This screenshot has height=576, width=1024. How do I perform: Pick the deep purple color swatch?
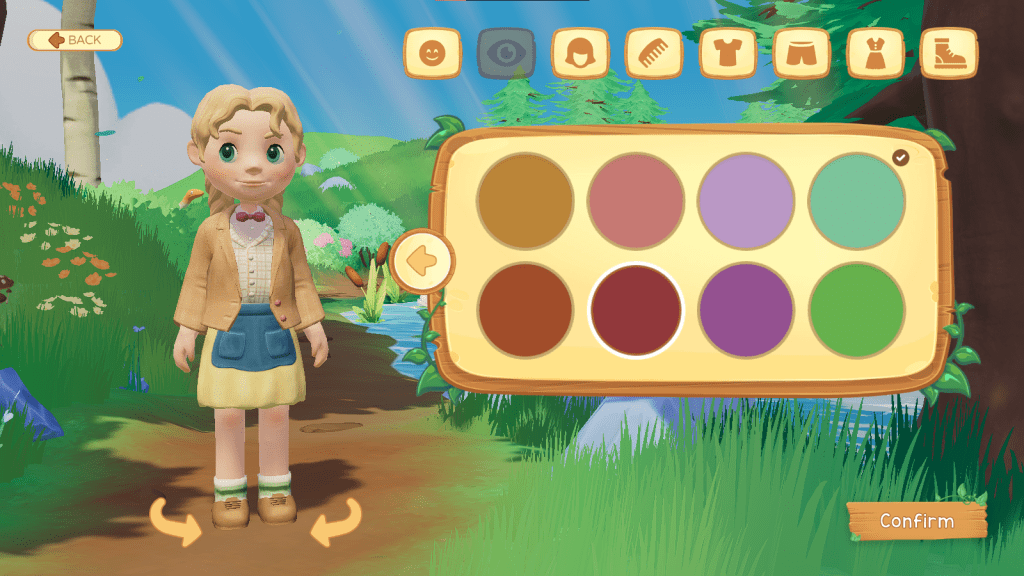pyautogui.click(x=746, y=310)
